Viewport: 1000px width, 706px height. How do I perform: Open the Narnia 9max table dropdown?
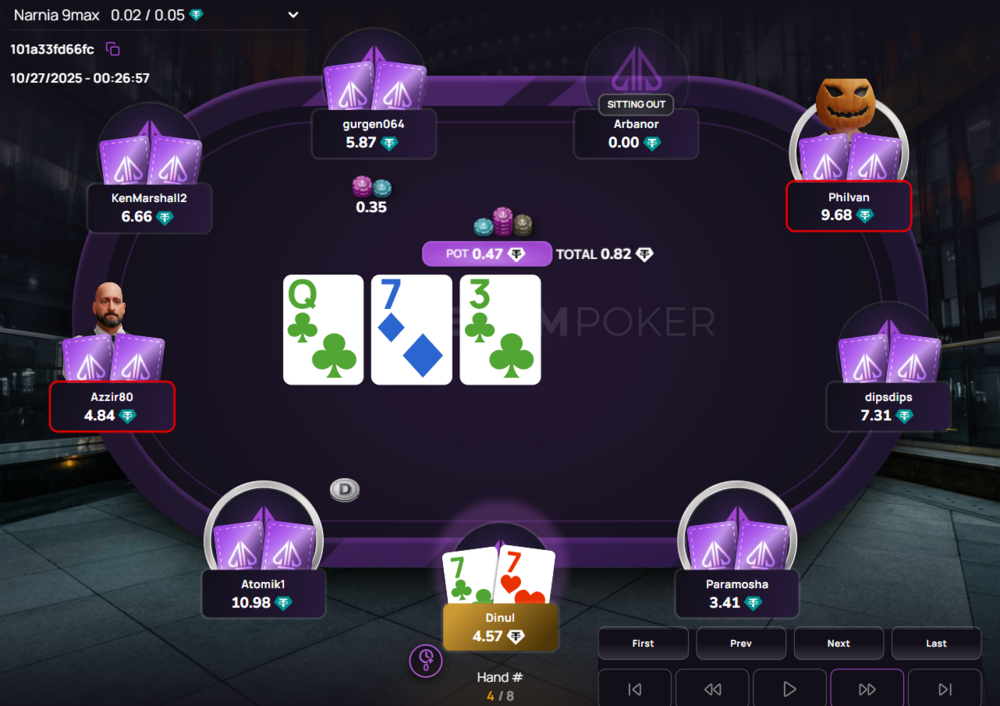293,15
